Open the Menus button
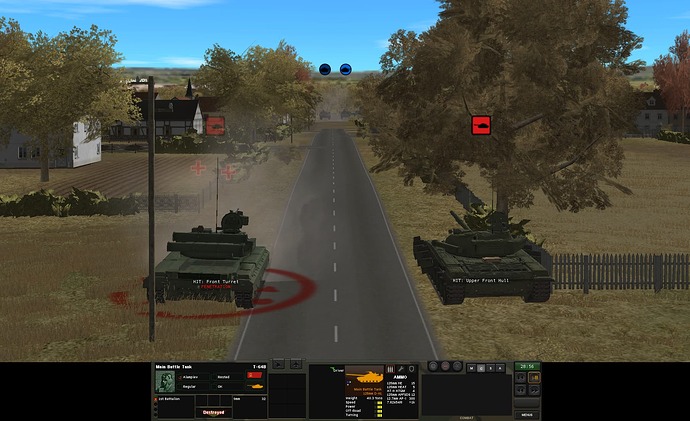This screenshot has height=421, width=690. point(527,414)
